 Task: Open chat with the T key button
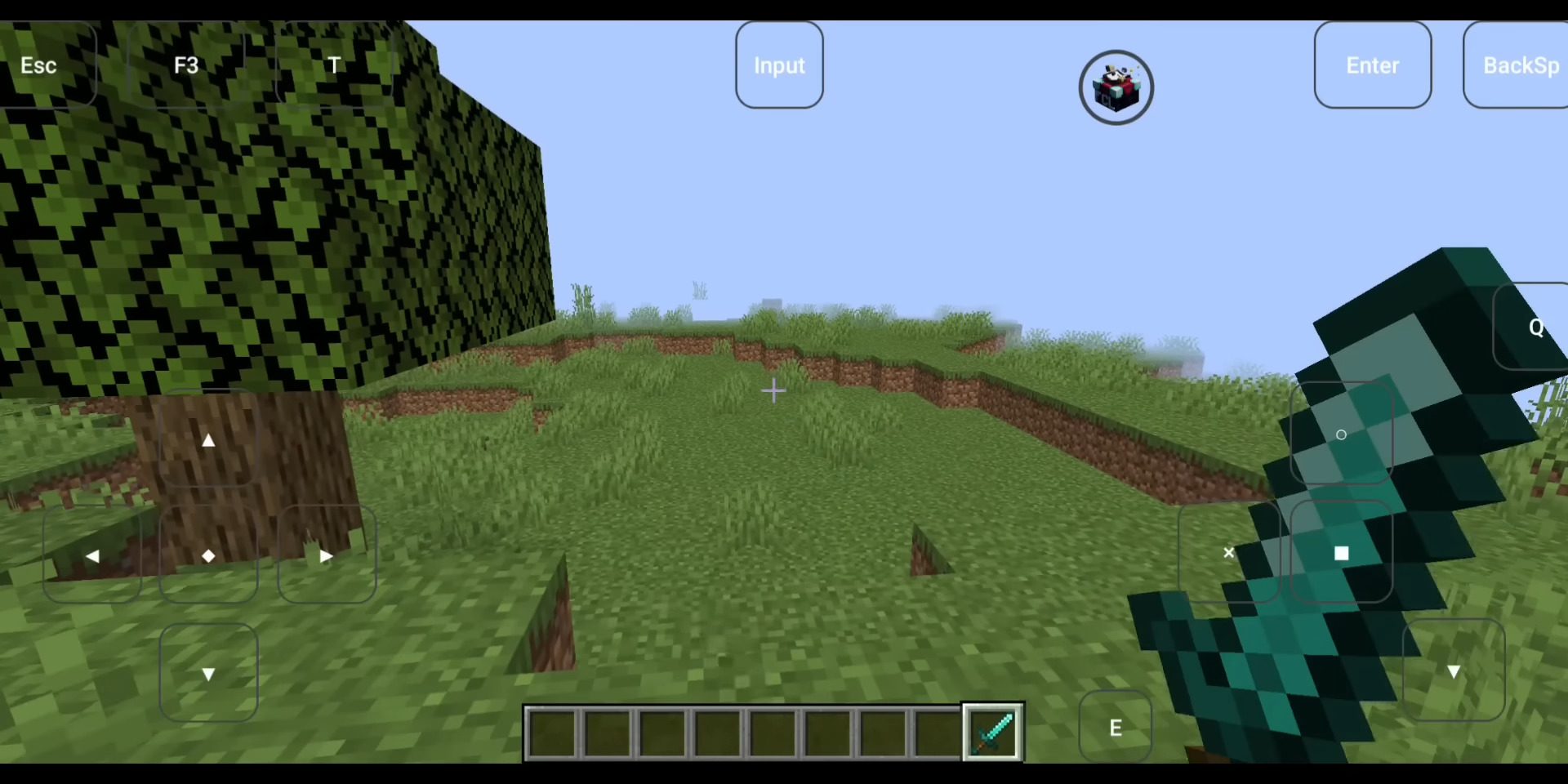pos(334,65)
